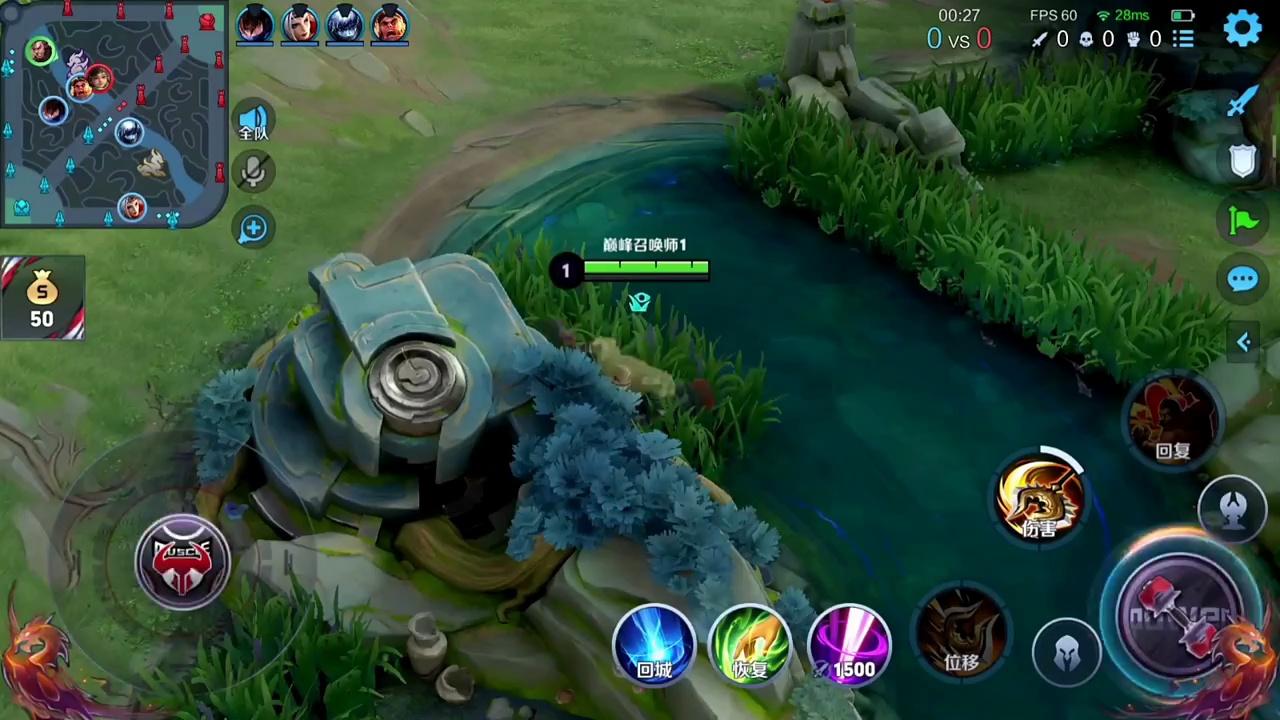Screen dimensions: 1280x720
Task: Toggle the microphone button
Action: pyautogui.click(x=253, y=173)
